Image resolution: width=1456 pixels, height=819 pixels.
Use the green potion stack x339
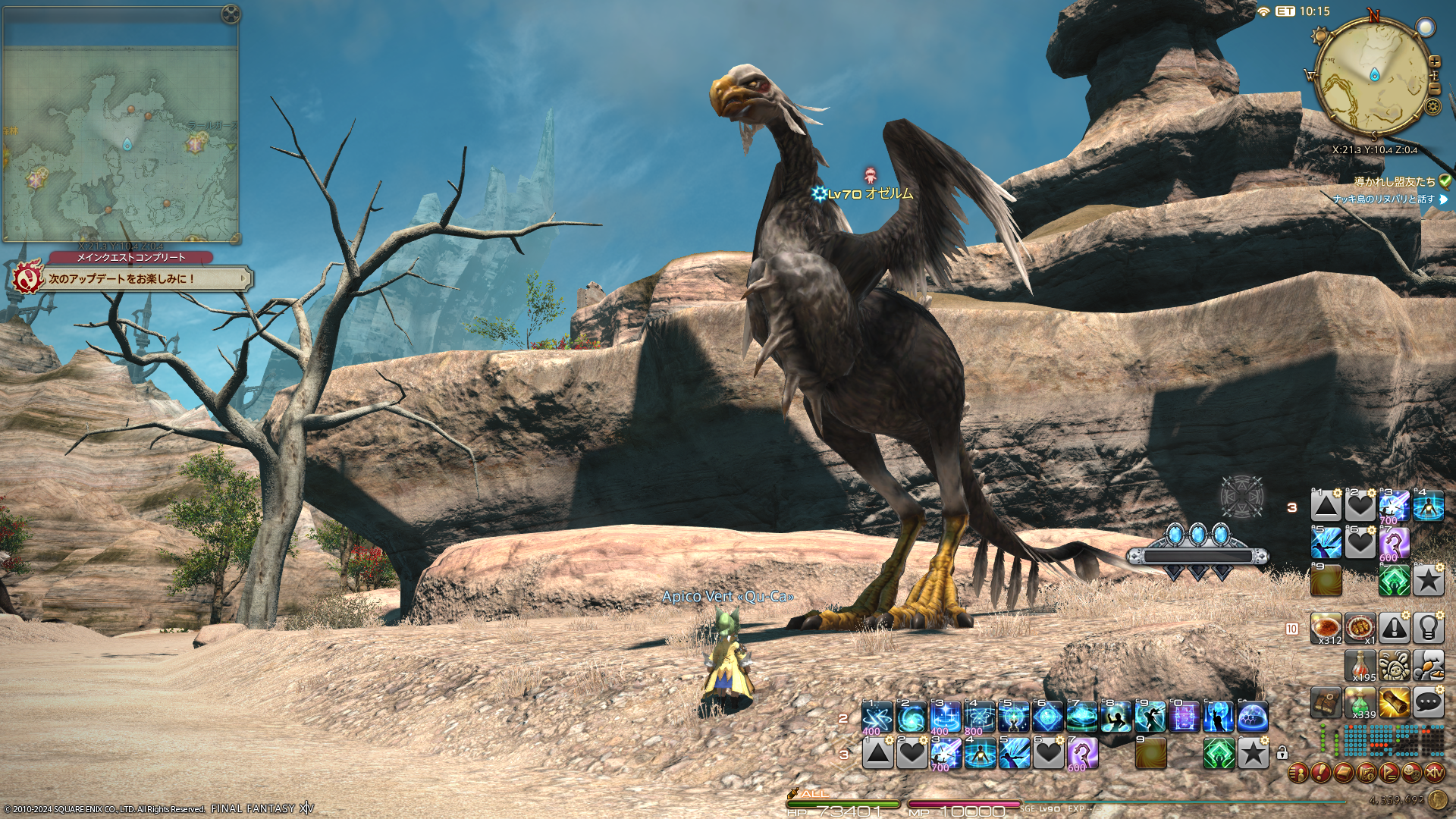(x=1360, y=703)
